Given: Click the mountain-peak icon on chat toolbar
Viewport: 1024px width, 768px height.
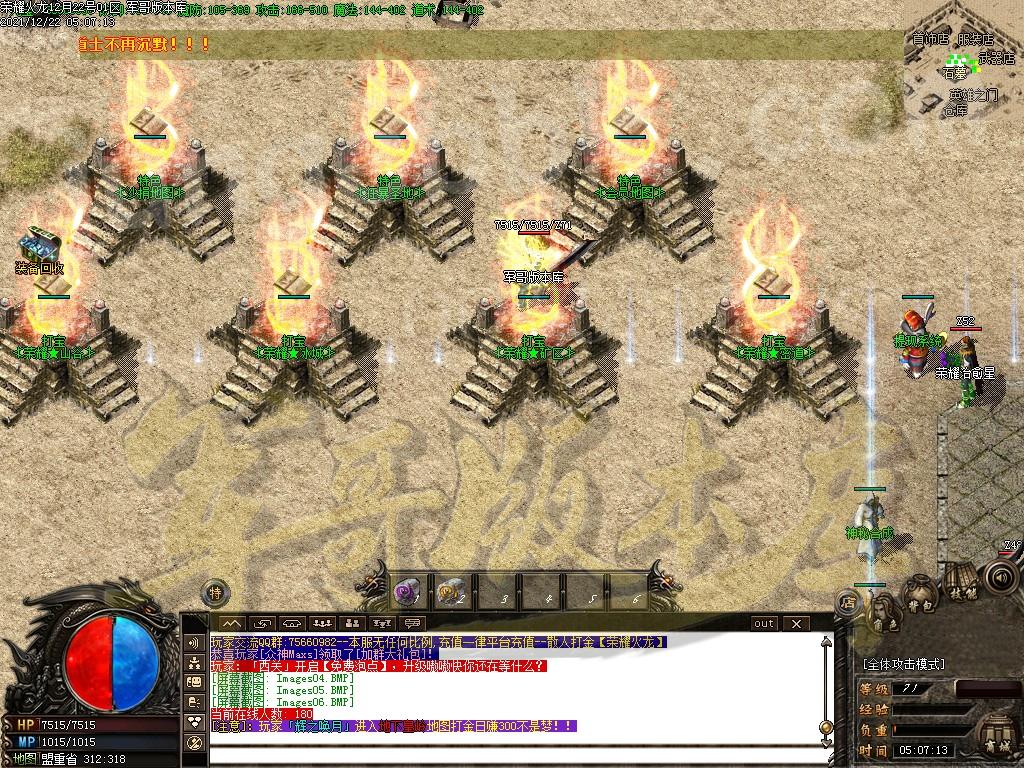Looking at the screenshot, I should (231, 625).
